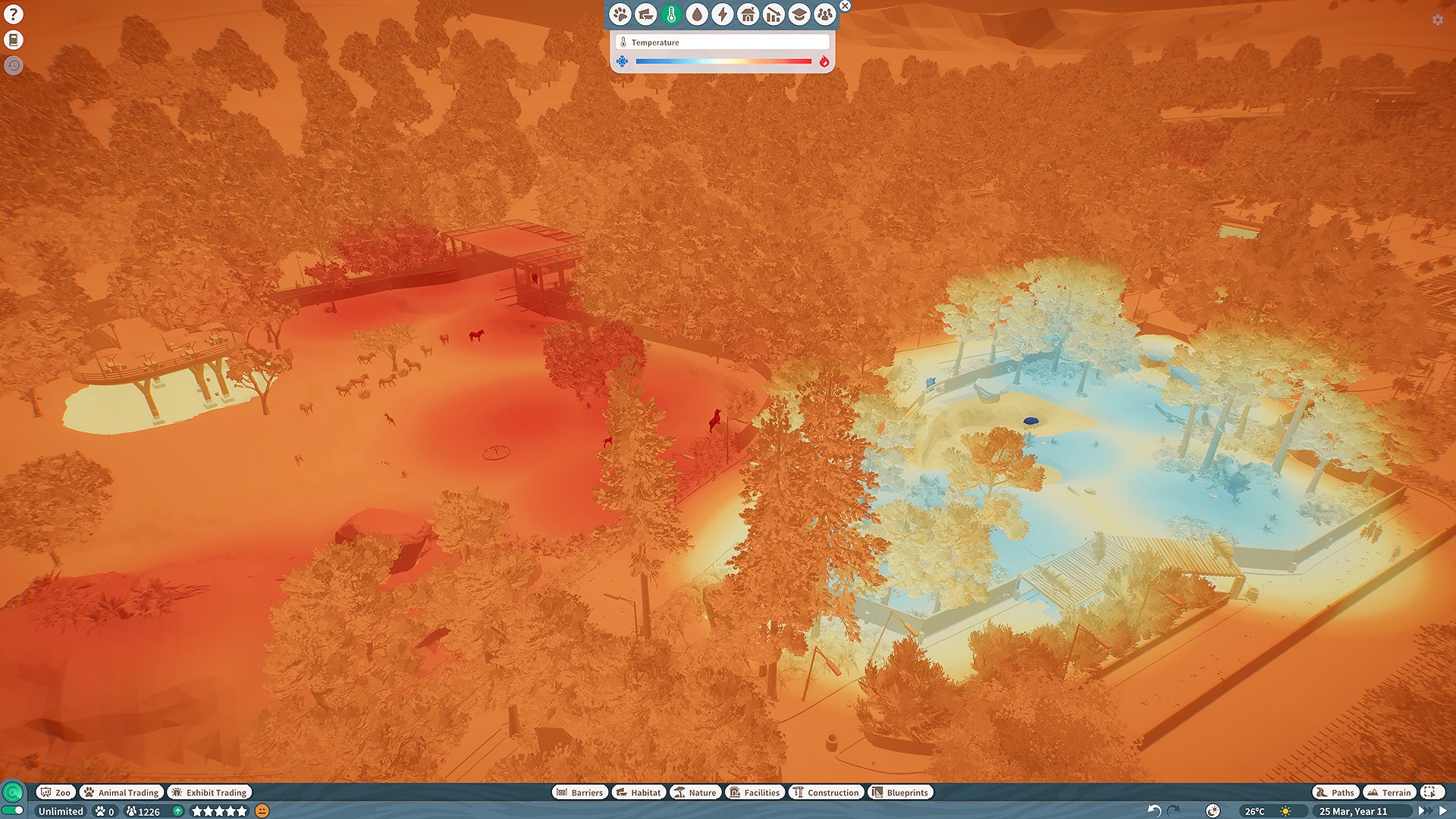Image resolution: width=1456 pixels, height=819 pixels.
Task: Select the paw print animal heat map
Action: (x=620, y=14)
